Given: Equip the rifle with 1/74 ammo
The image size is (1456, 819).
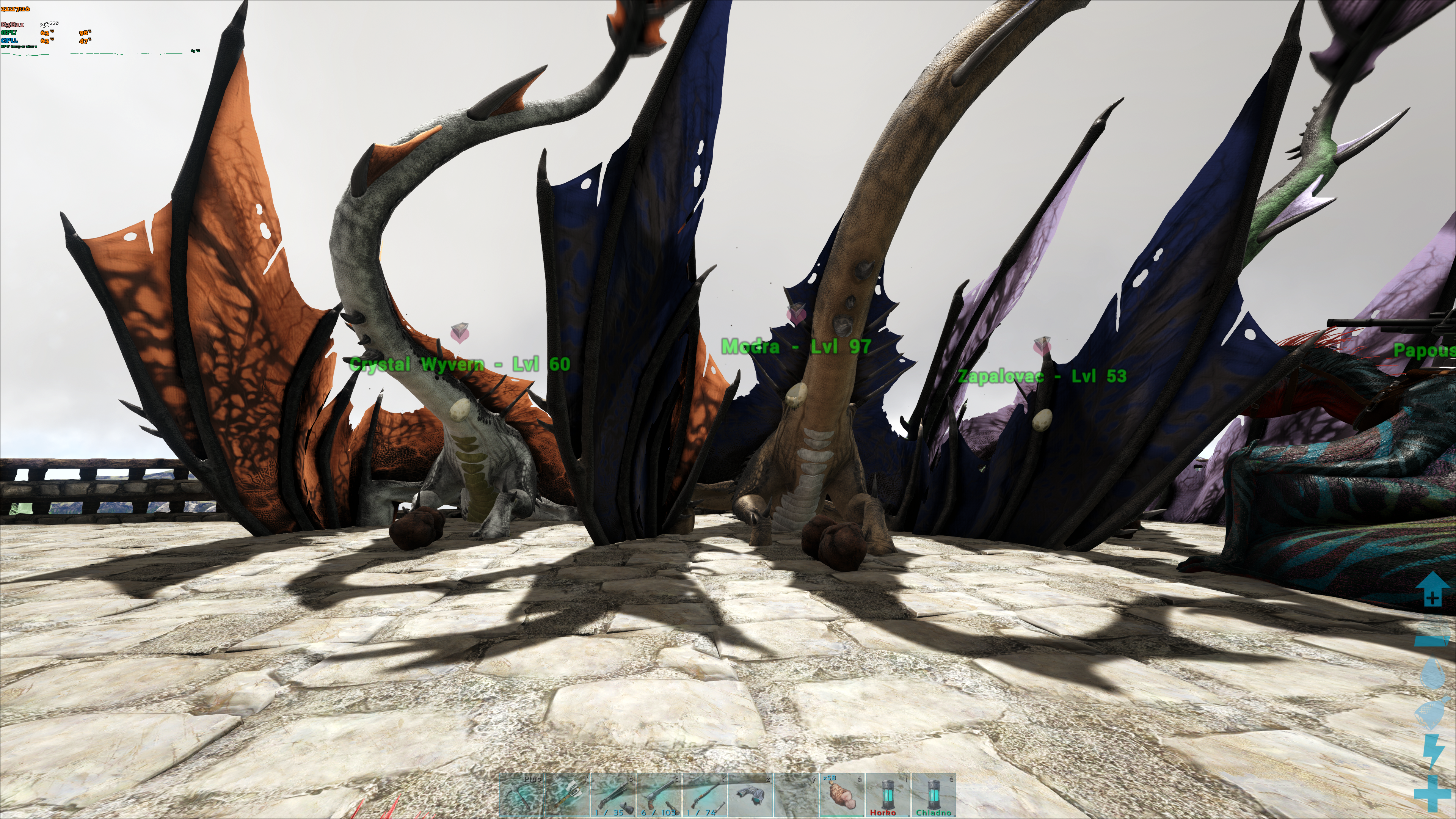Looking at the screenshot, I should click(x=705, y=795).
